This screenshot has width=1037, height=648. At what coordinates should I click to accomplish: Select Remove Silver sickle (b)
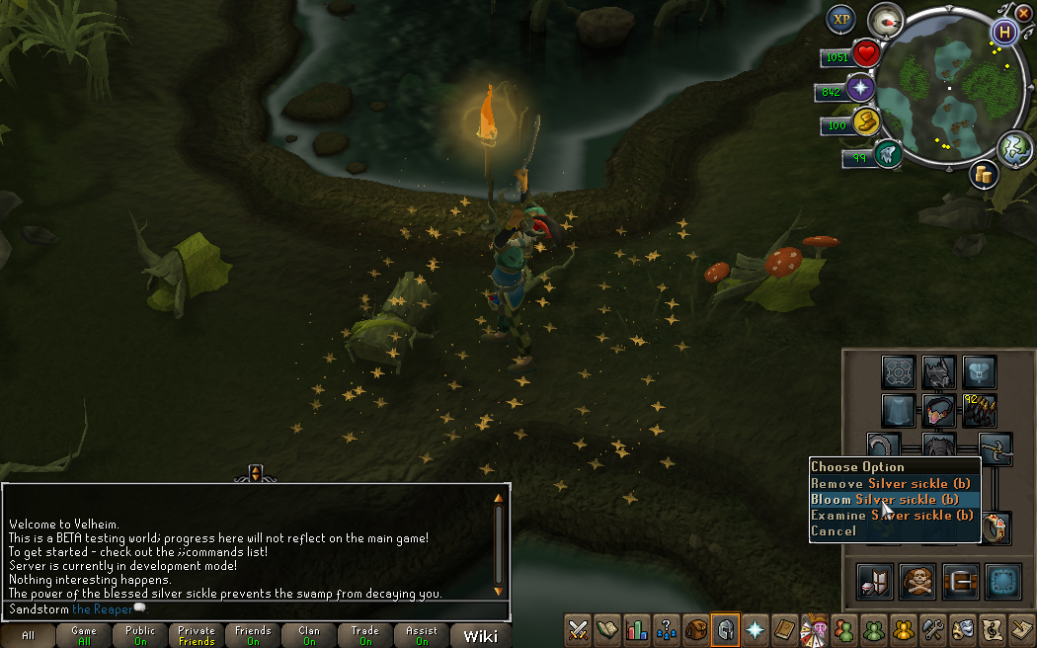(890, 483)
